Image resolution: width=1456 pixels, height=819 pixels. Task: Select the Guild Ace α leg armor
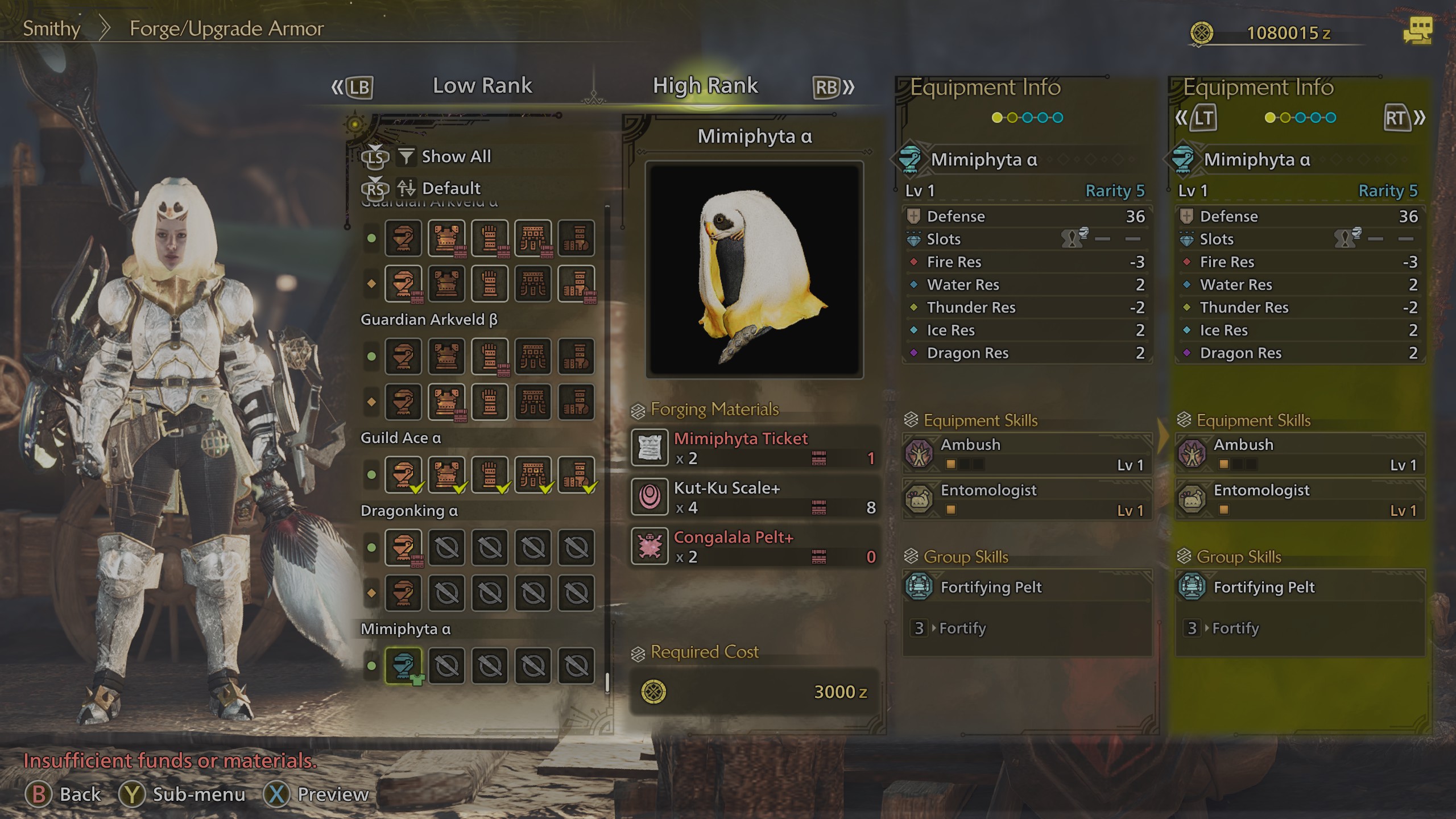coord(576,474)
